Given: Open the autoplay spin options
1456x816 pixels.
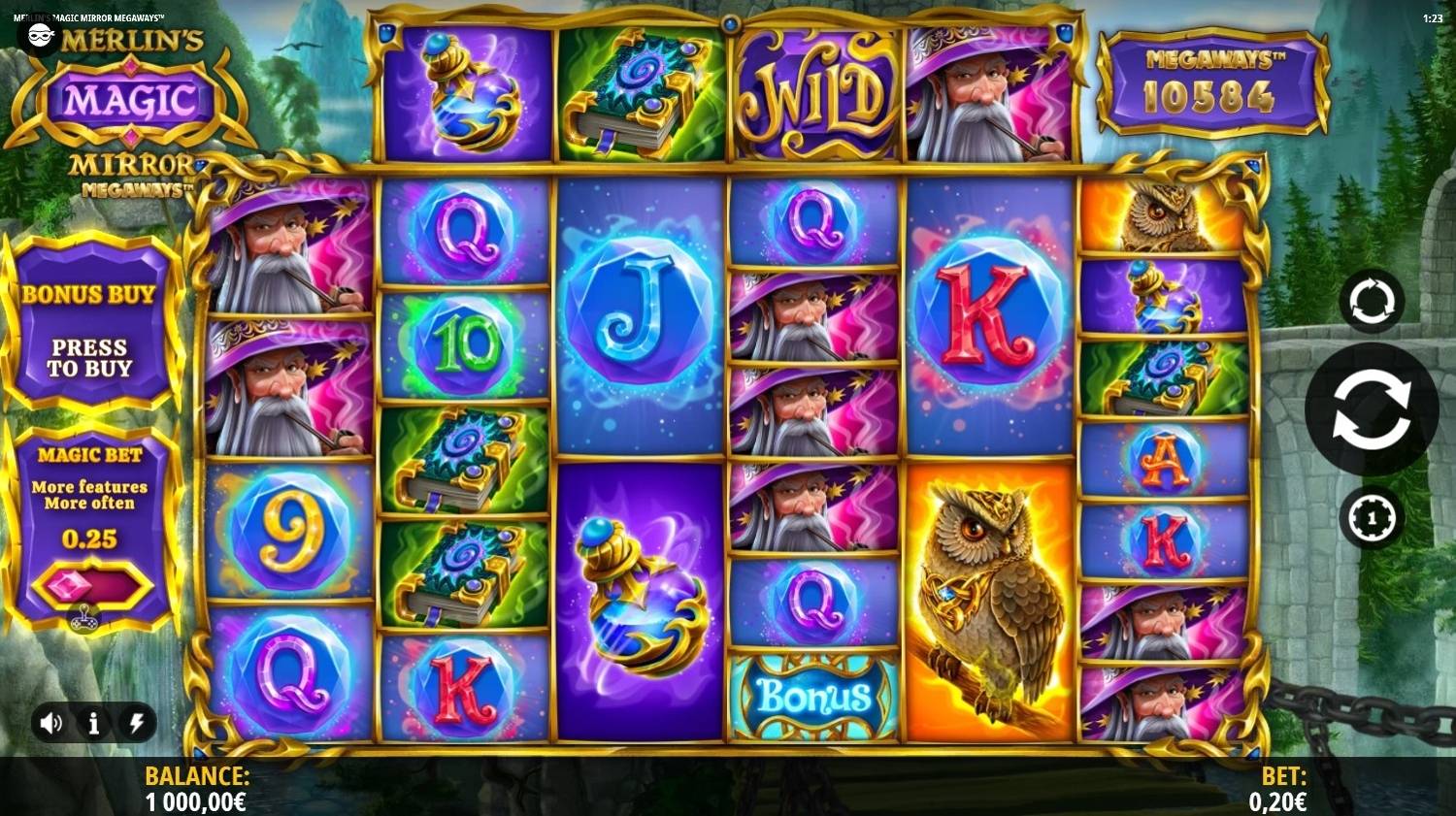Looking at the screenshot, I should pos(1371,301).
